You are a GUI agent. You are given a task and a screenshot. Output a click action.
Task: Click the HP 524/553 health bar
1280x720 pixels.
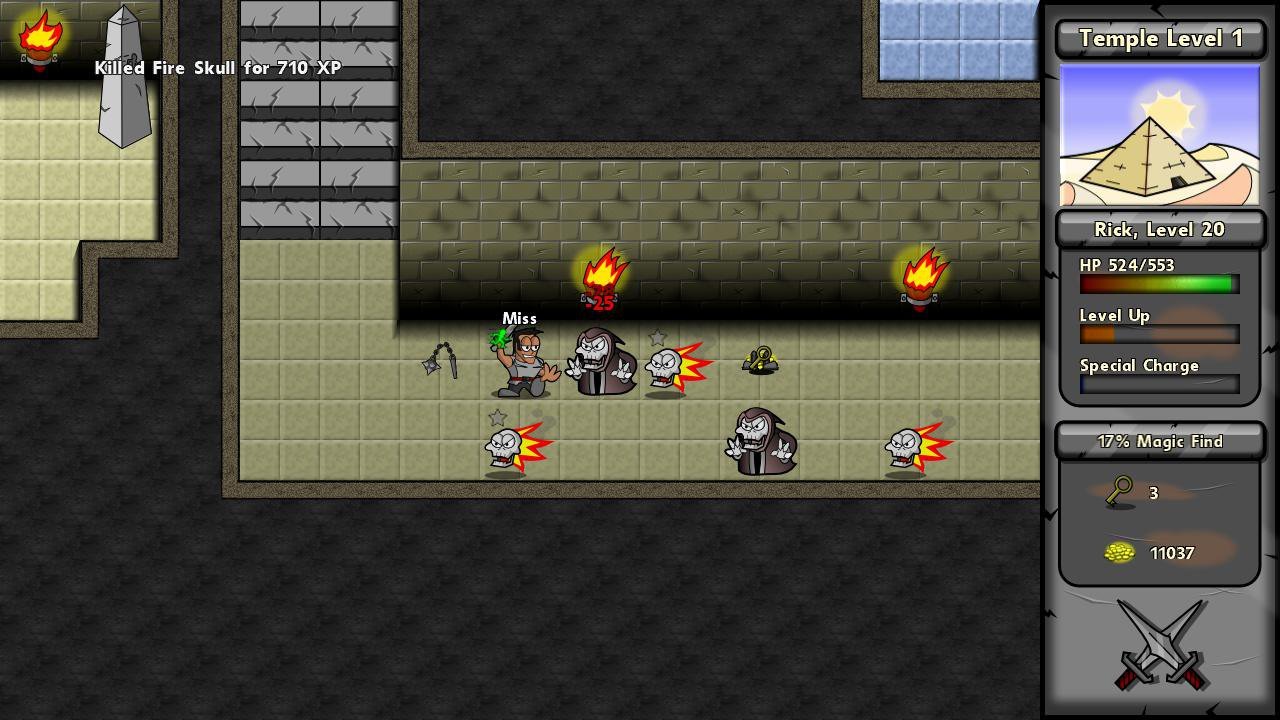(1158, 283)
